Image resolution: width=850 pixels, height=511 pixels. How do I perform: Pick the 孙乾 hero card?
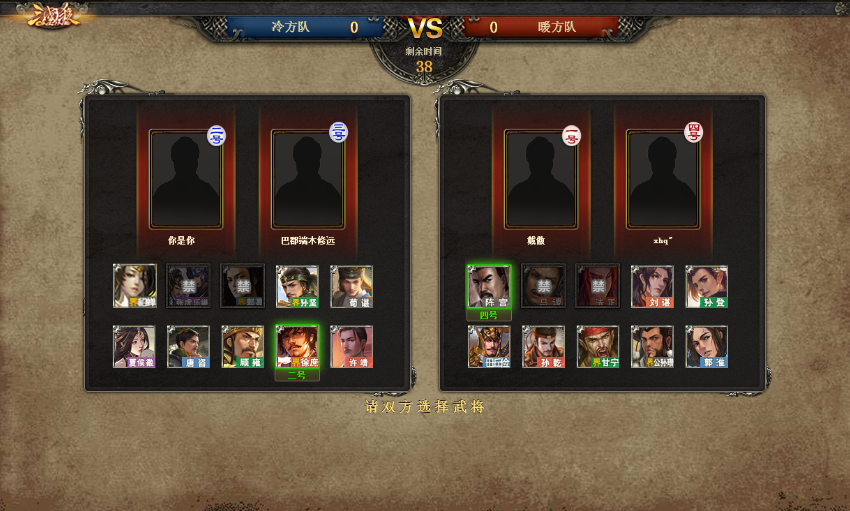point(543,346)
